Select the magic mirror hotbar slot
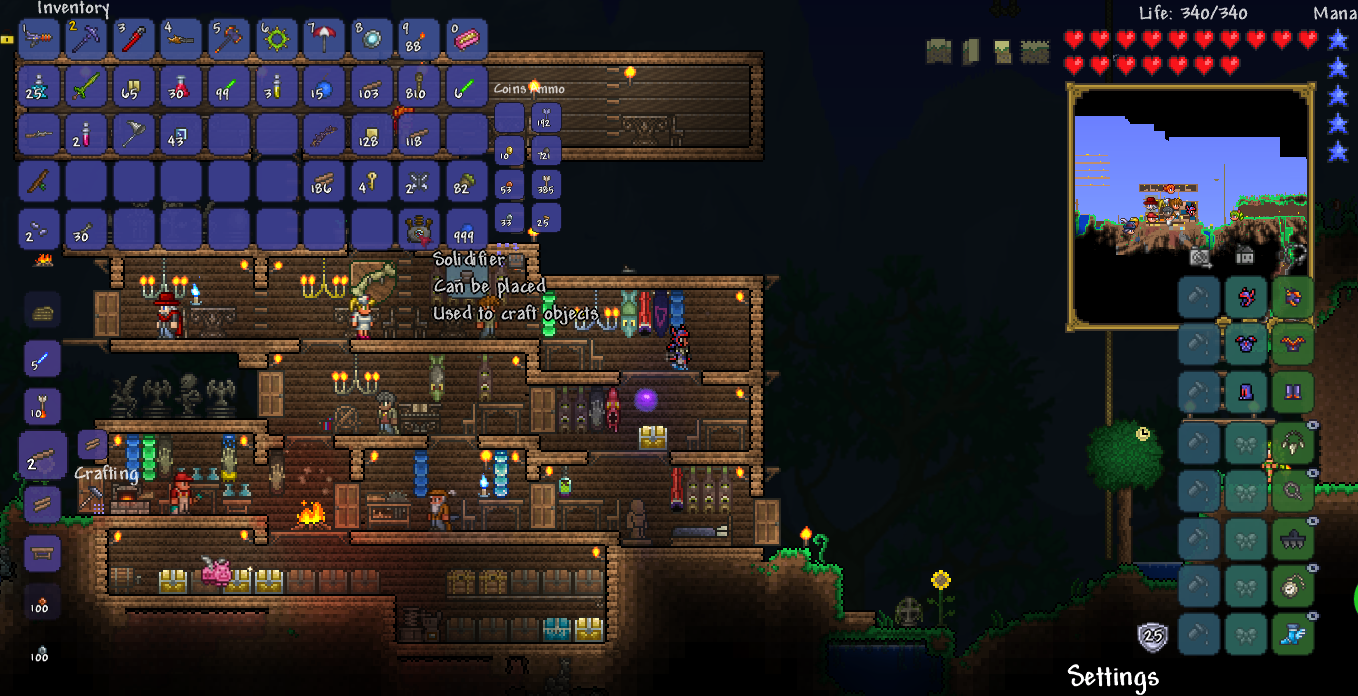Screen dimensions: 1358x696 coord(372,40)
